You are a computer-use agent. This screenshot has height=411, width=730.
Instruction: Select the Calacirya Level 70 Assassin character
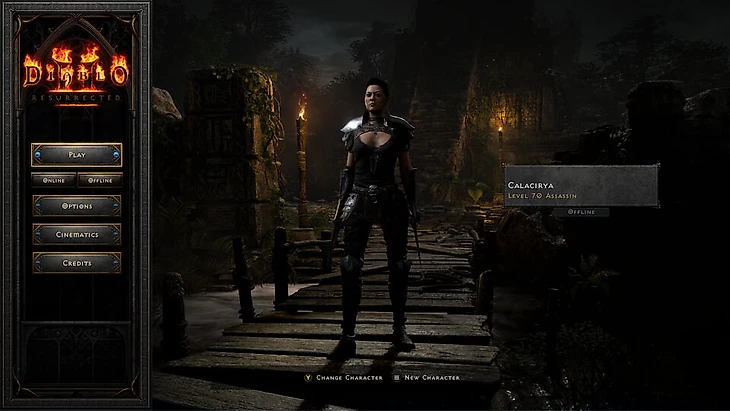581,186
